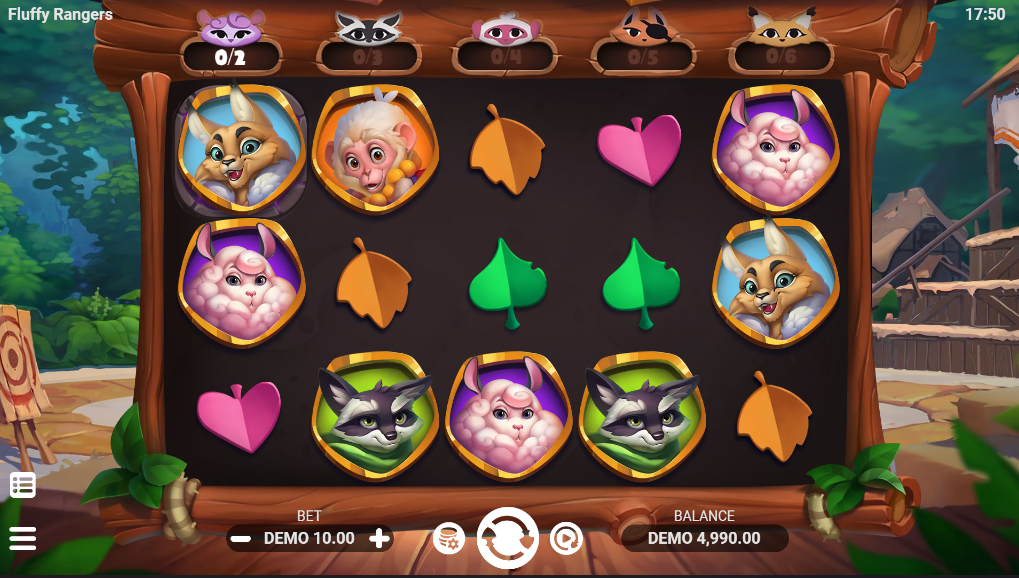Increase the bet with the plus button
Viewport: 1019px width, 578px height.
379,538
